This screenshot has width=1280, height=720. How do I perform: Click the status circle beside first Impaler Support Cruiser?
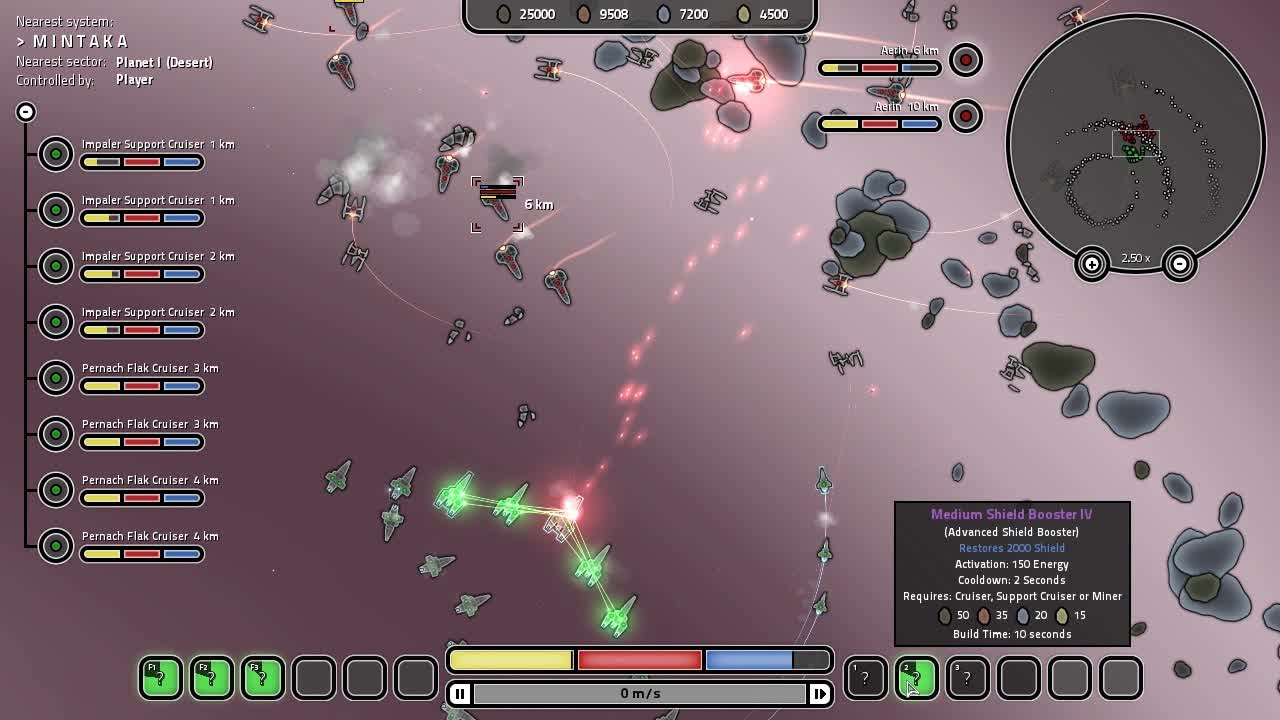click(56, 153)
